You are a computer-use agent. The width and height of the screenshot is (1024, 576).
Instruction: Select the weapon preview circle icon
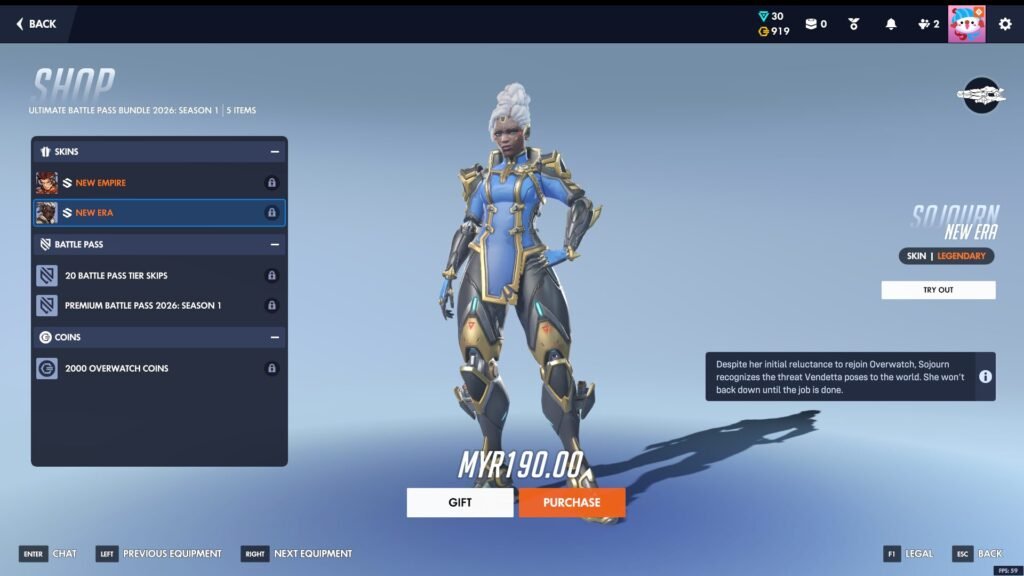point(981,95)
